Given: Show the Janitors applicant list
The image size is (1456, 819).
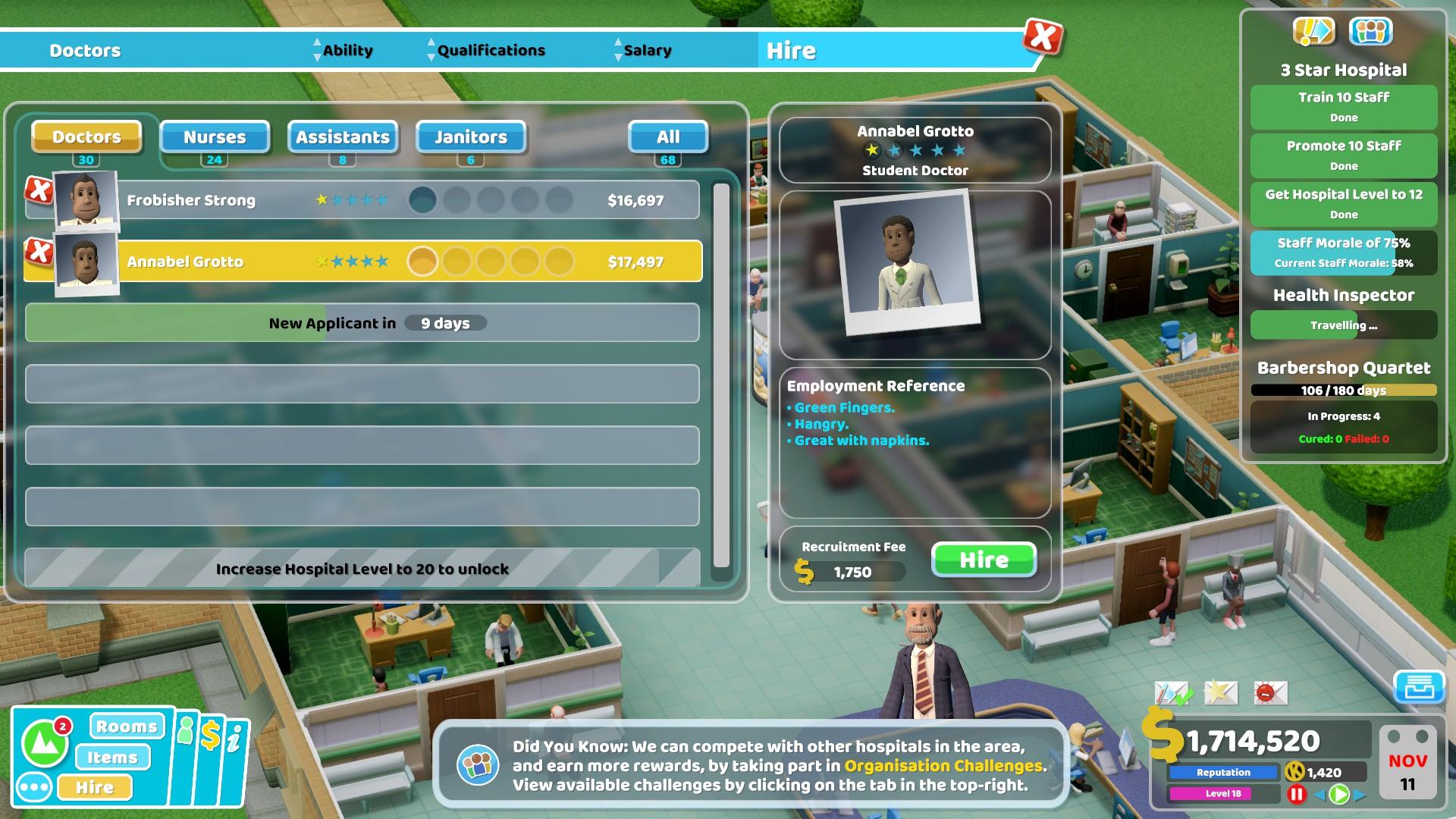Looking at the screenshot, I should tap(471, 137).
